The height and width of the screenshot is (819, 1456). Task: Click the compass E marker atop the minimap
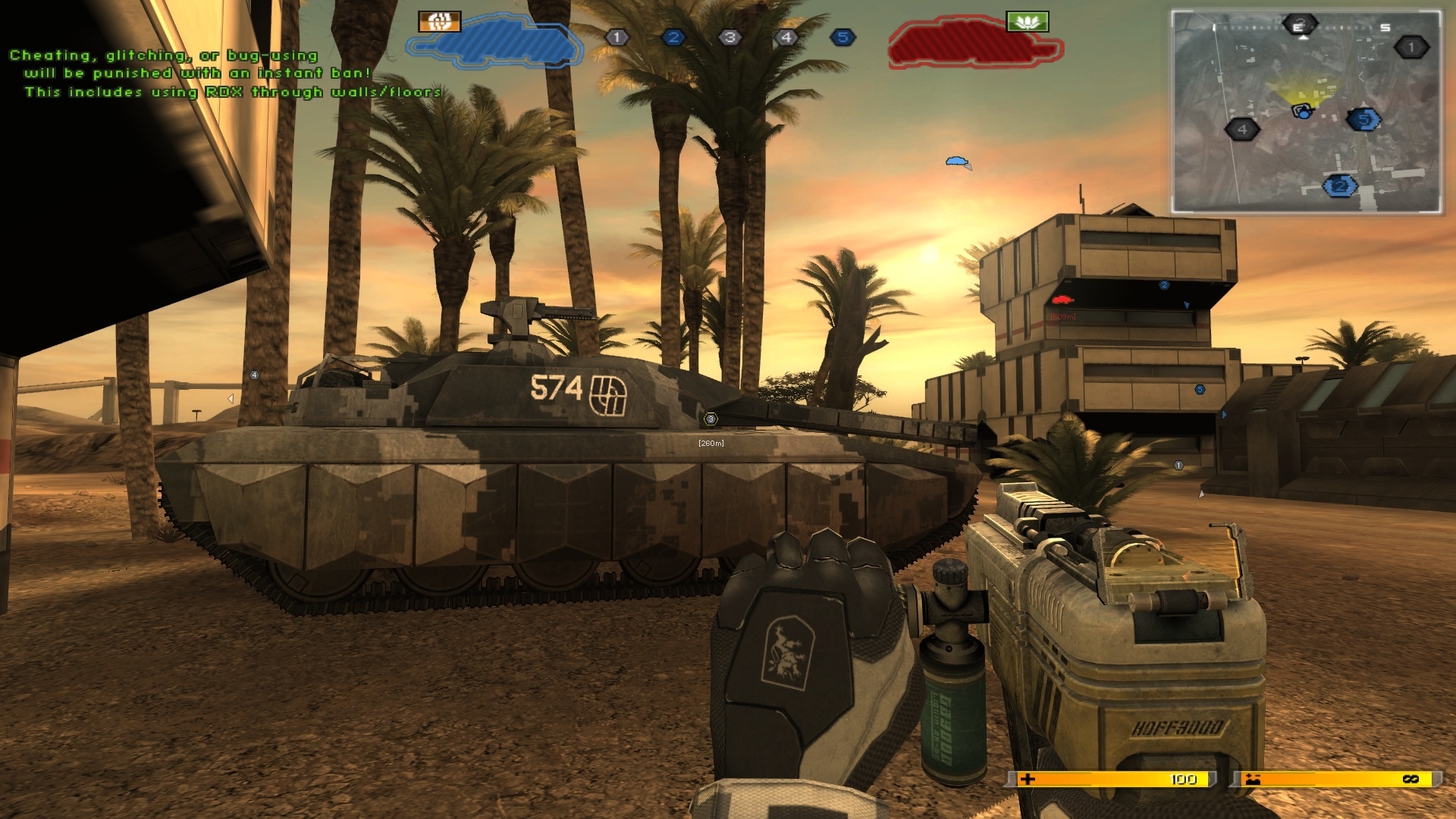[x=1300, y=25]
